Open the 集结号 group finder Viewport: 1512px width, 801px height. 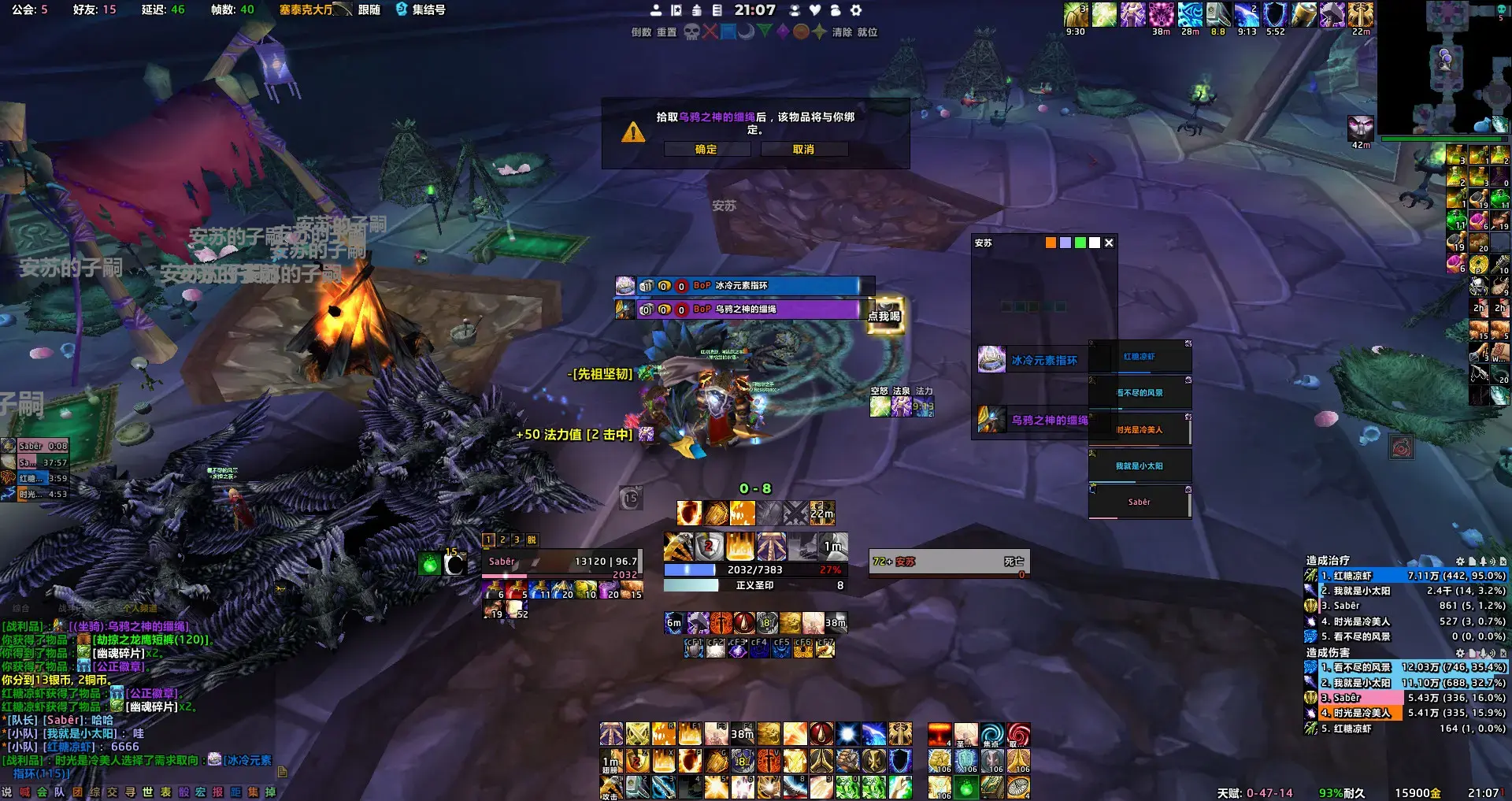tap(421, 10)
